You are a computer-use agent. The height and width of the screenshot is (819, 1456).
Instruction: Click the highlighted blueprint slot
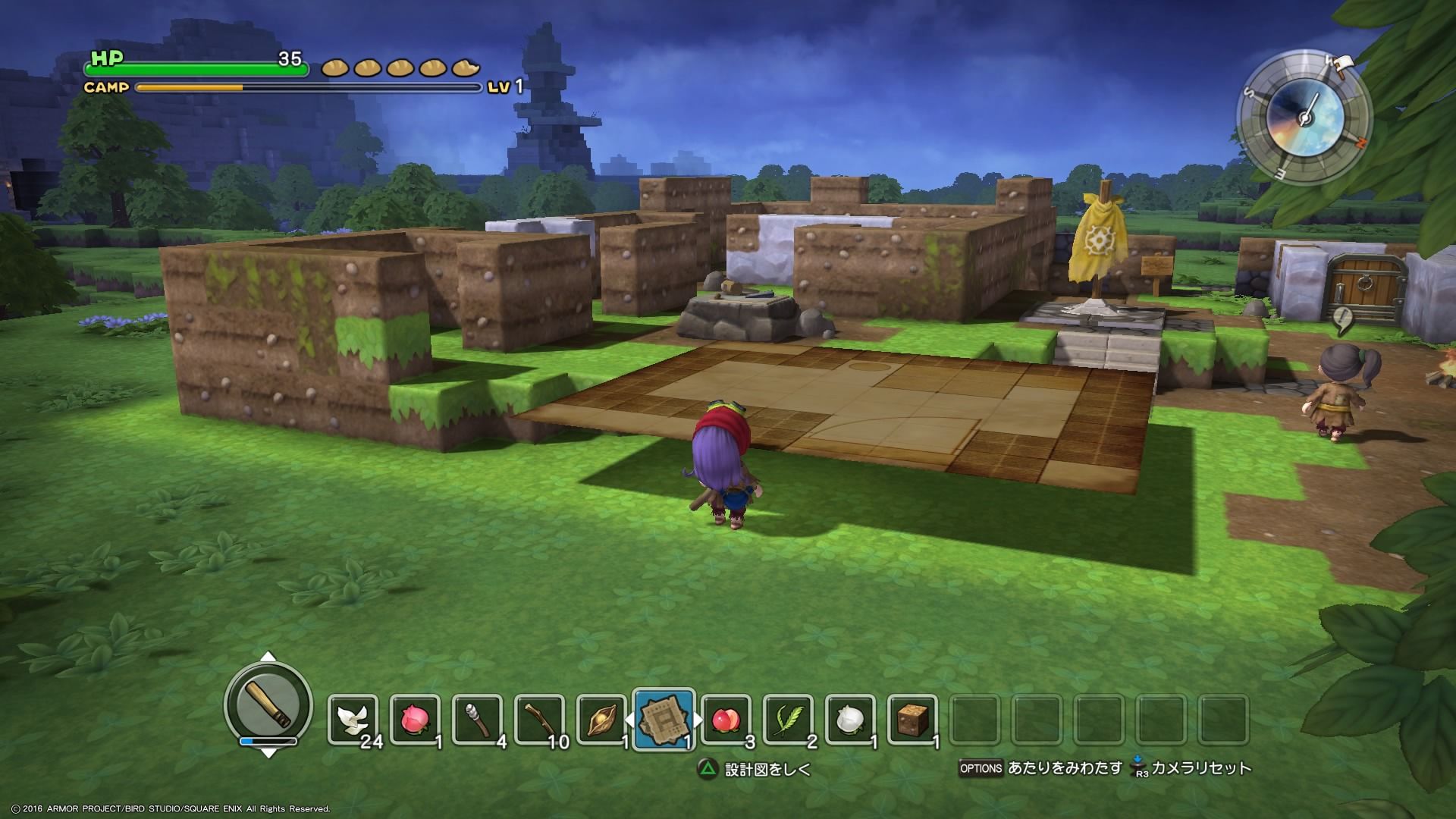click(664, 719)
